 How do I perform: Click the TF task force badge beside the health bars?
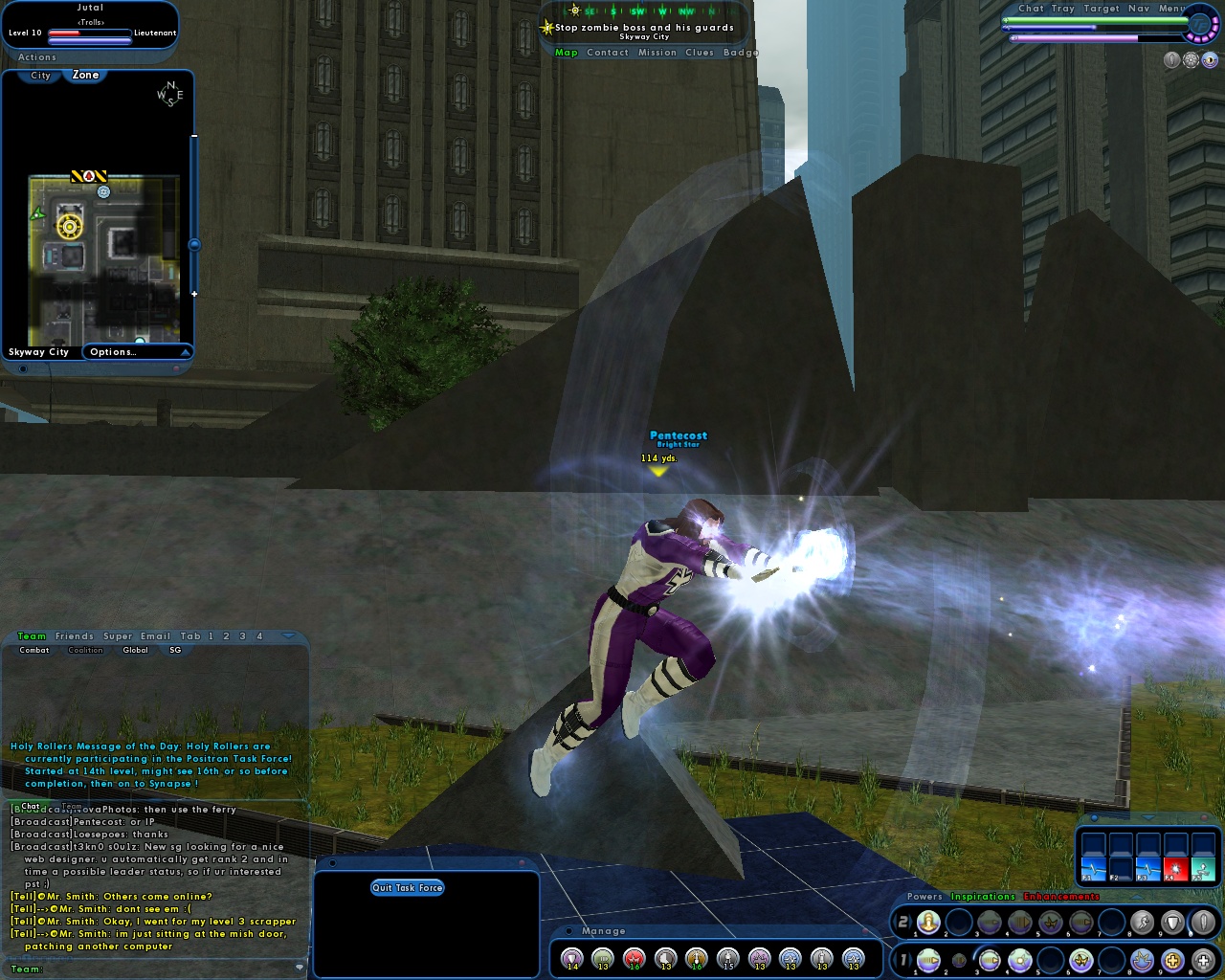click(1200, 27)
